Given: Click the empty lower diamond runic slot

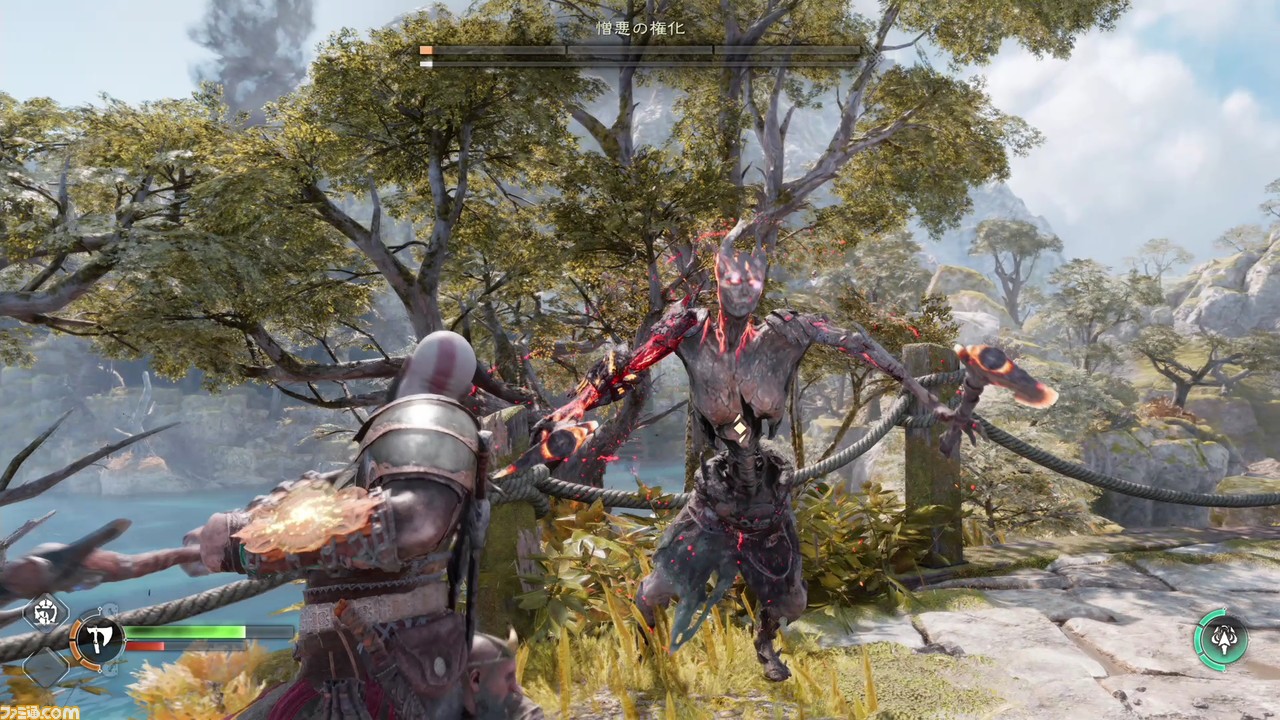Looking at the screenshot, I should point(45,667).
